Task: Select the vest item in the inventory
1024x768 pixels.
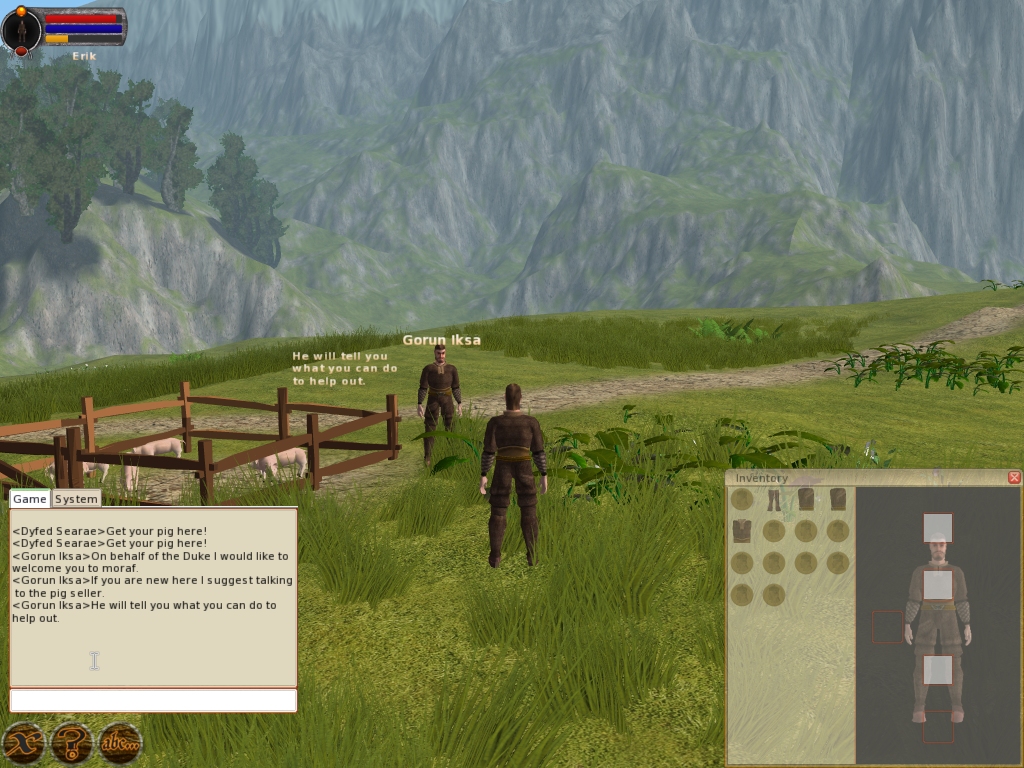Action: coord(741,531)
